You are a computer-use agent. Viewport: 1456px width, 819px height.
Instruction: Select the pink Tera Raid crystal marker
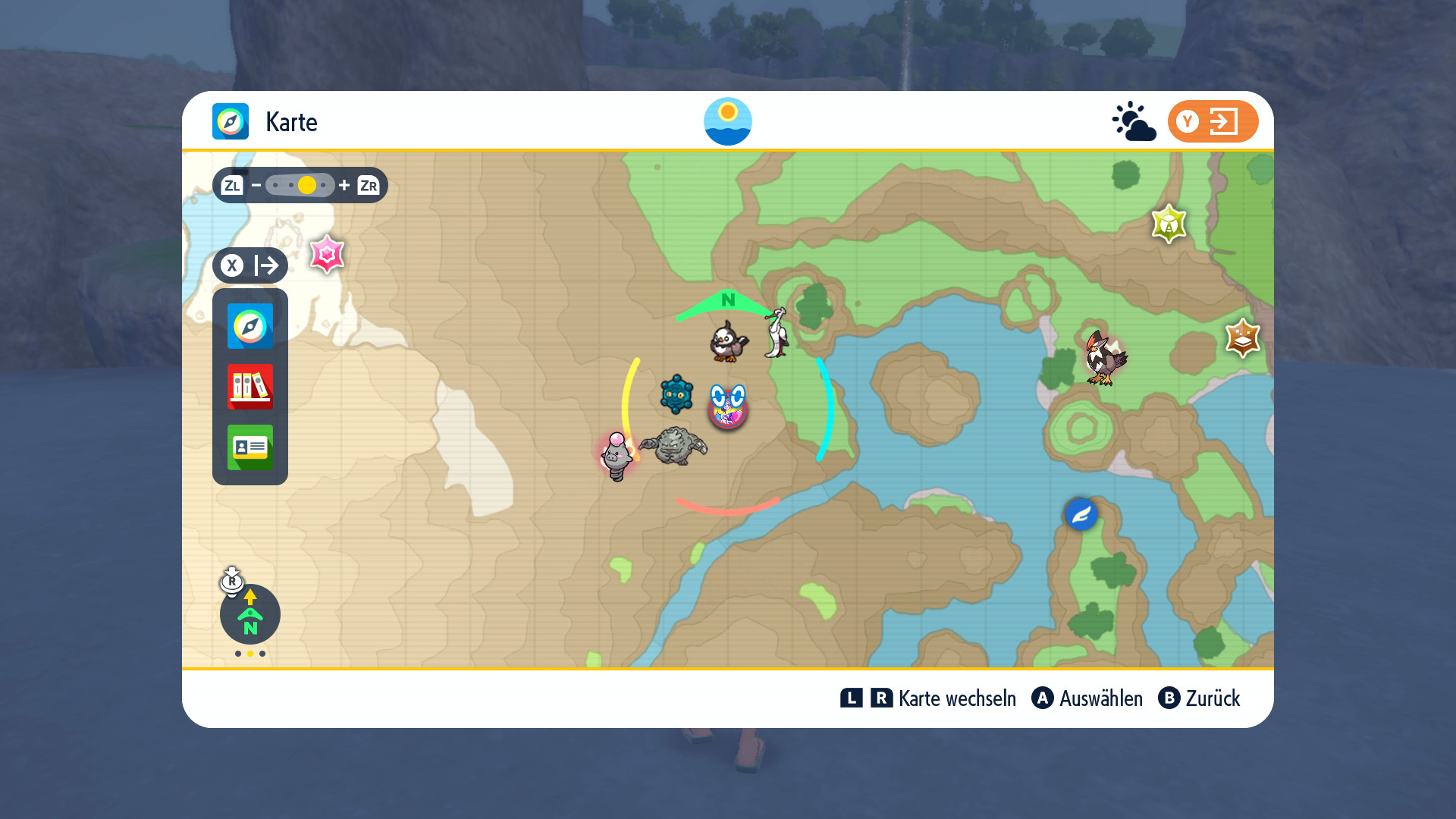tap(327, 255)
